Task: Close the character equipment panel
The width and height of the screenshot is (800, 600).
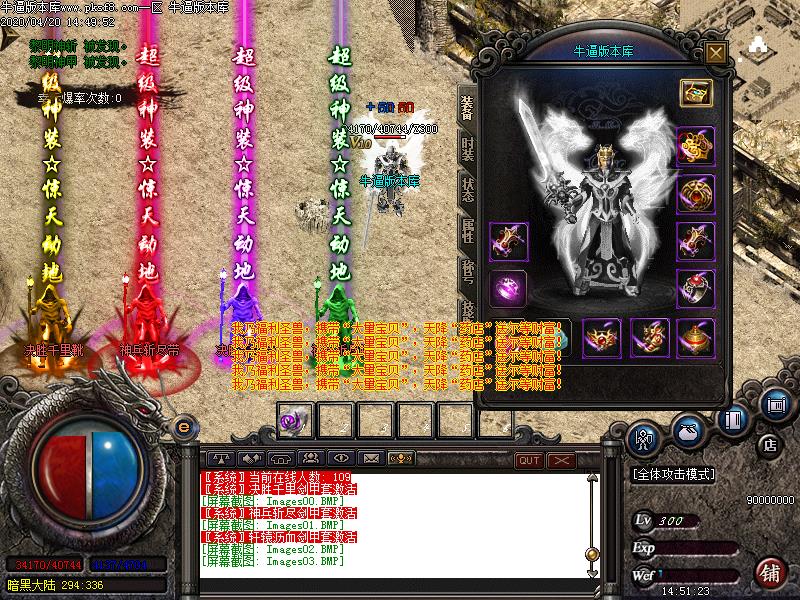Action: [715, 52]
